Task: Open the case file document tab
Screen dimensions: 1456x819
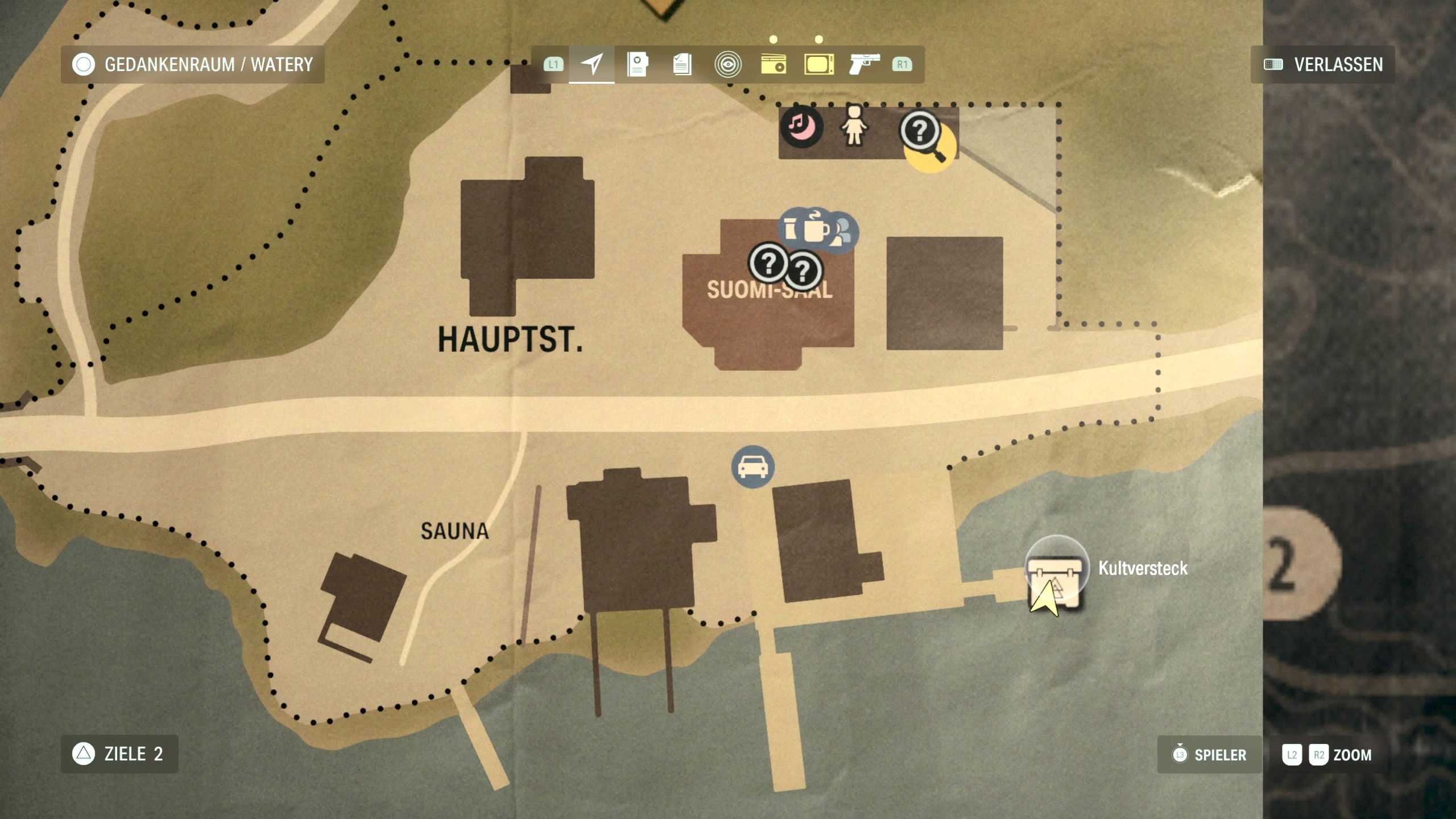Action: pos(637,64)
